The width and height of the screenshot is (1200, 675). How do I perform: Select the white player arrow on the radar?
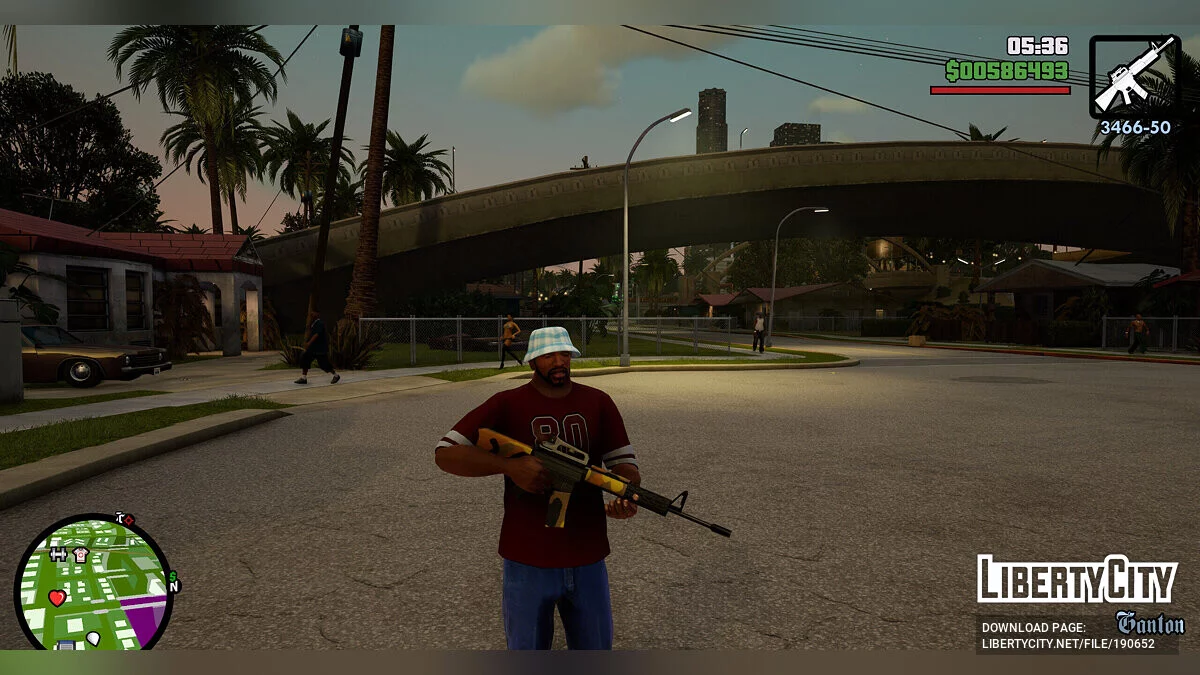point(93,638)
